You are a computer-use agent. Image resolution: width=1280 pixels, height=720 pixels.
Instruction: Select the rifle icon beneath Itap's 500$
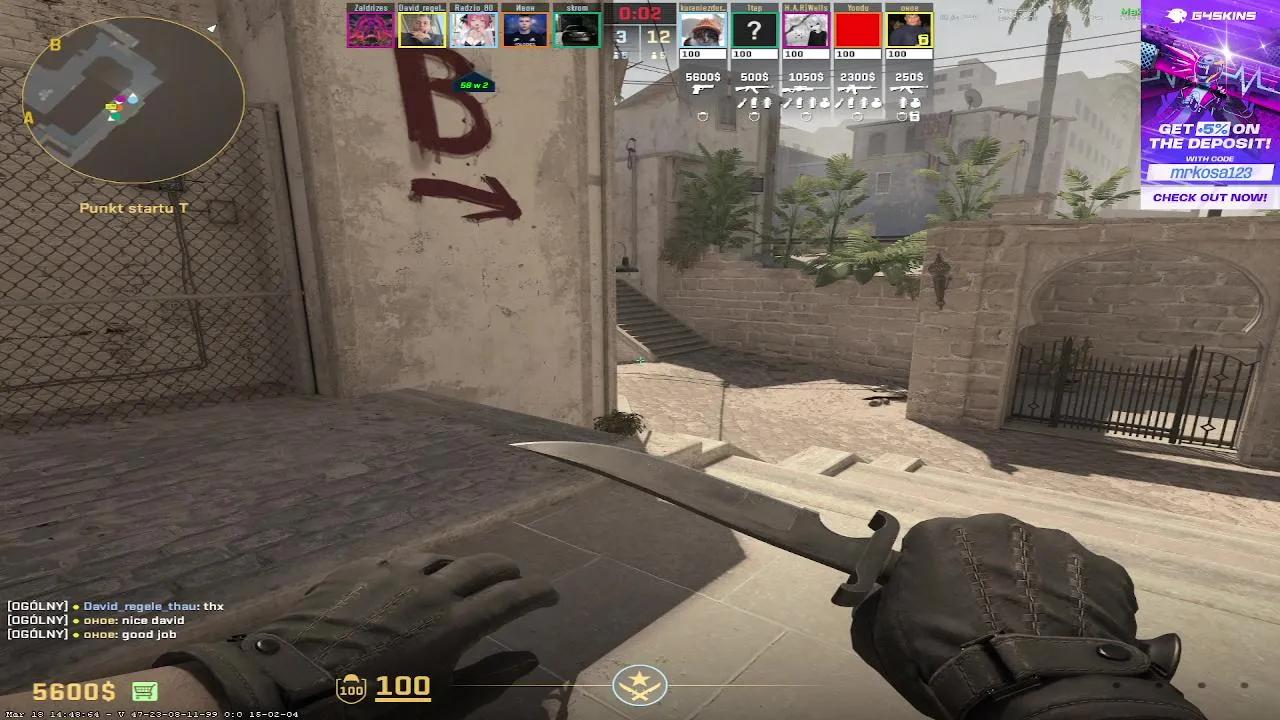pos(753,90)
